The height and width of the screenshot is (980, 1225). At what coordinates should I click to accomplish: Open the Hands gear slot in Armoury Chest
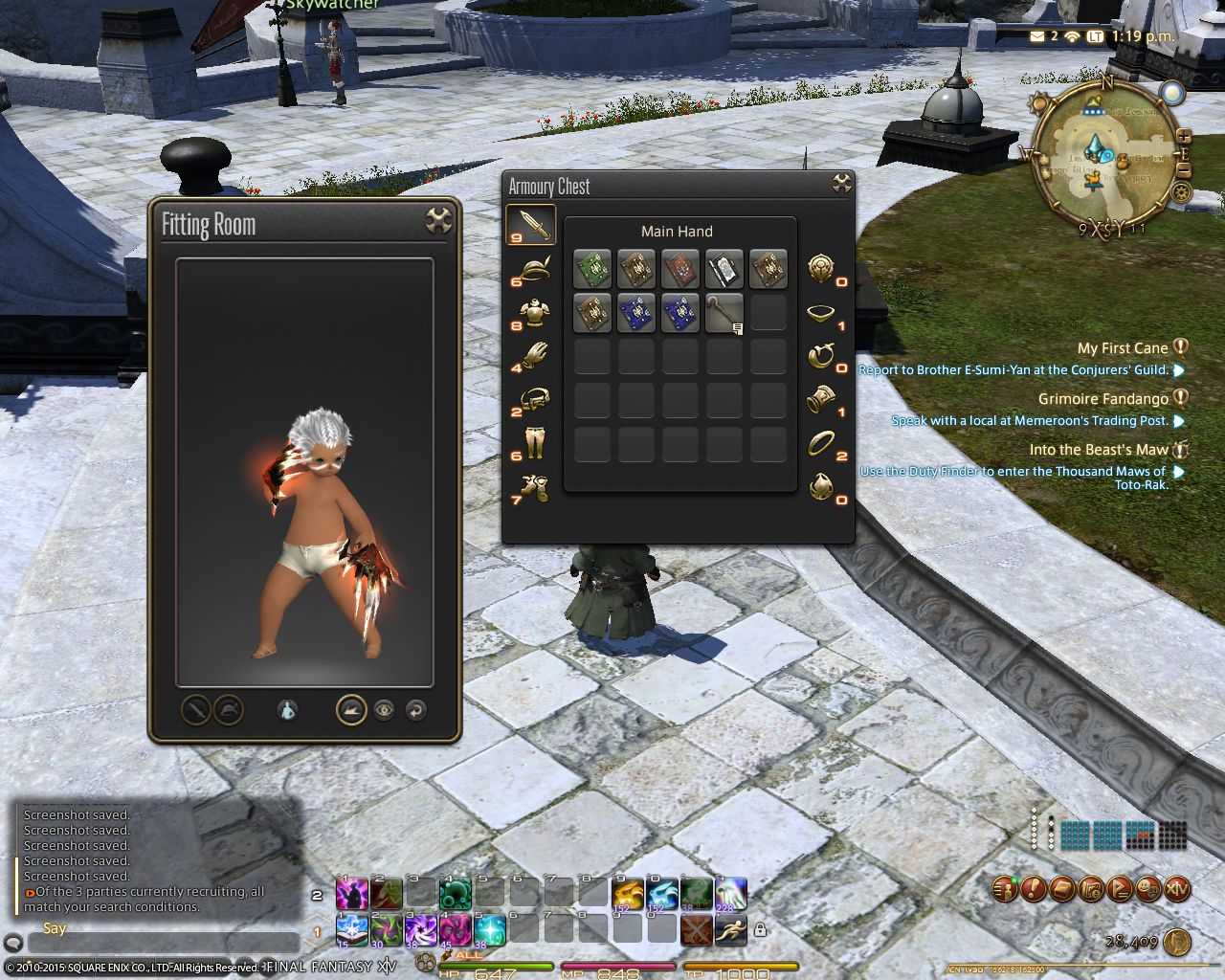coord(531,356)
